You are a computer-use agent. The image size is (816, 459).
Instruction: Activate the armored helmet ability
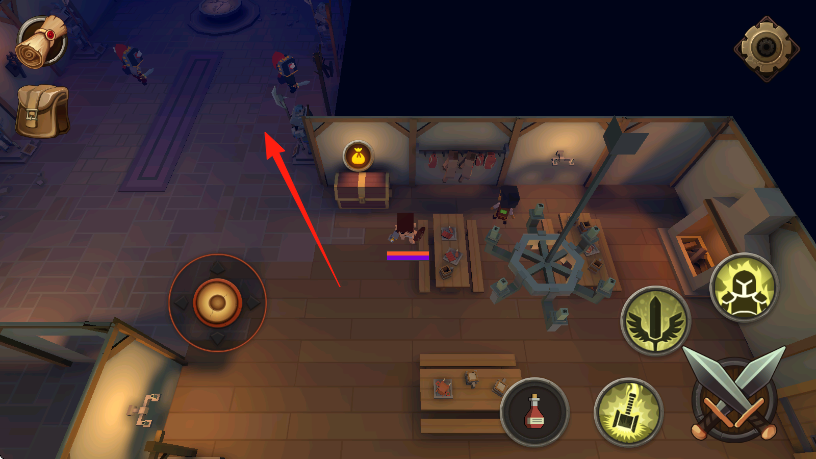[744, 287]
